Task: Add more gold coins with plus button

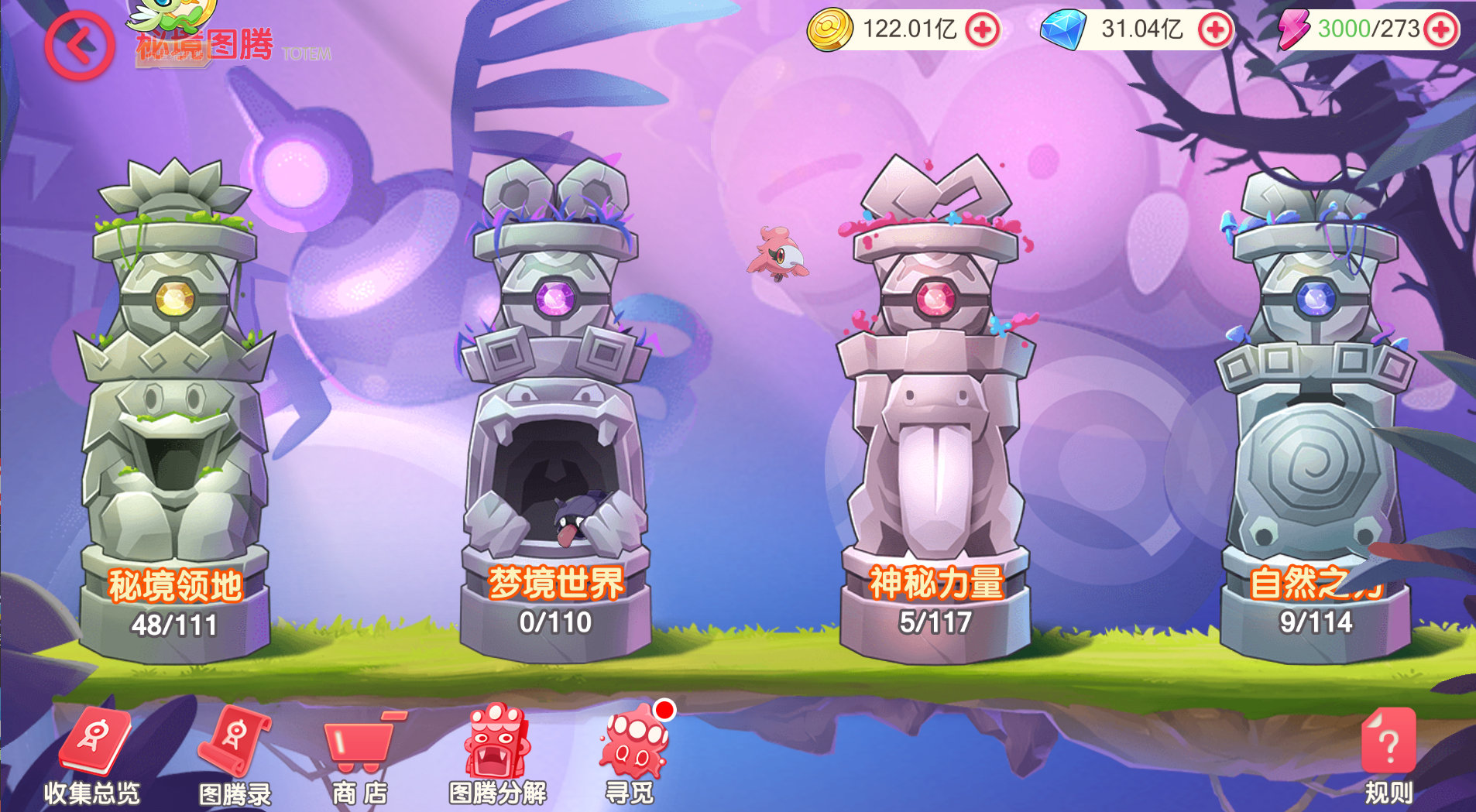Action: pyautogui.click(x=983, y=30)
